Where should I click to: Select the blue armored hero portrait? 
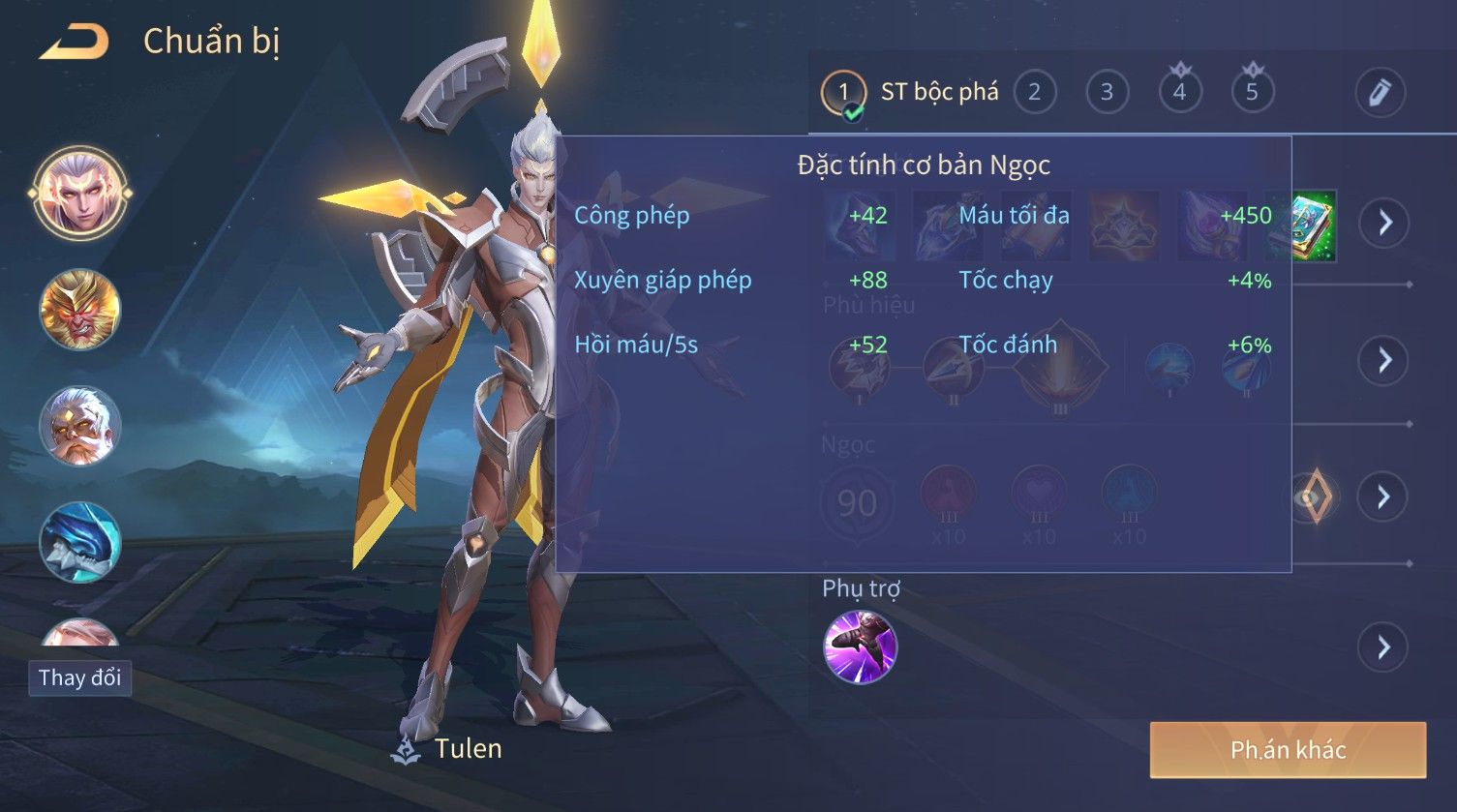(x=80, y=542)
